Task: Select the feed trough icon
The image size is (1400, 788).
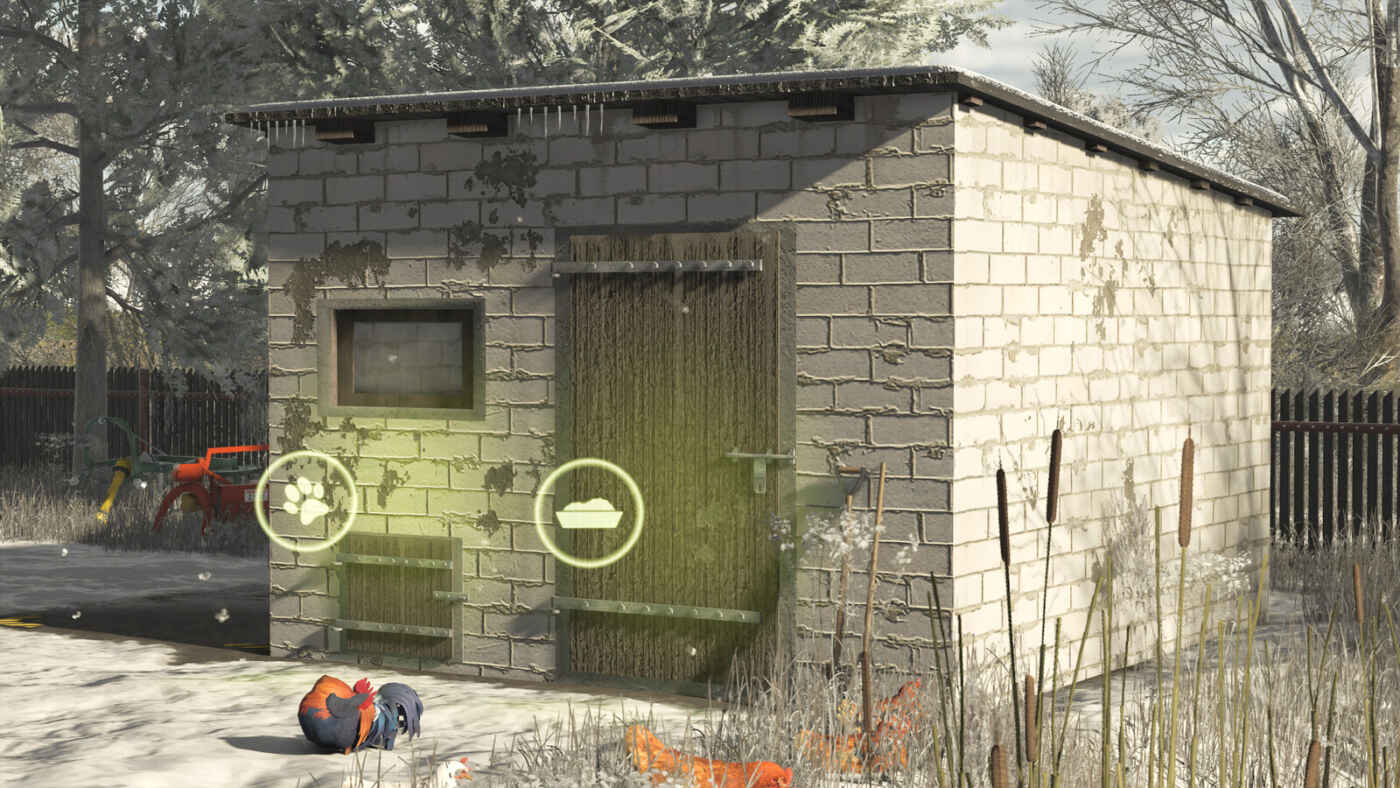Action: click(589, 513)
